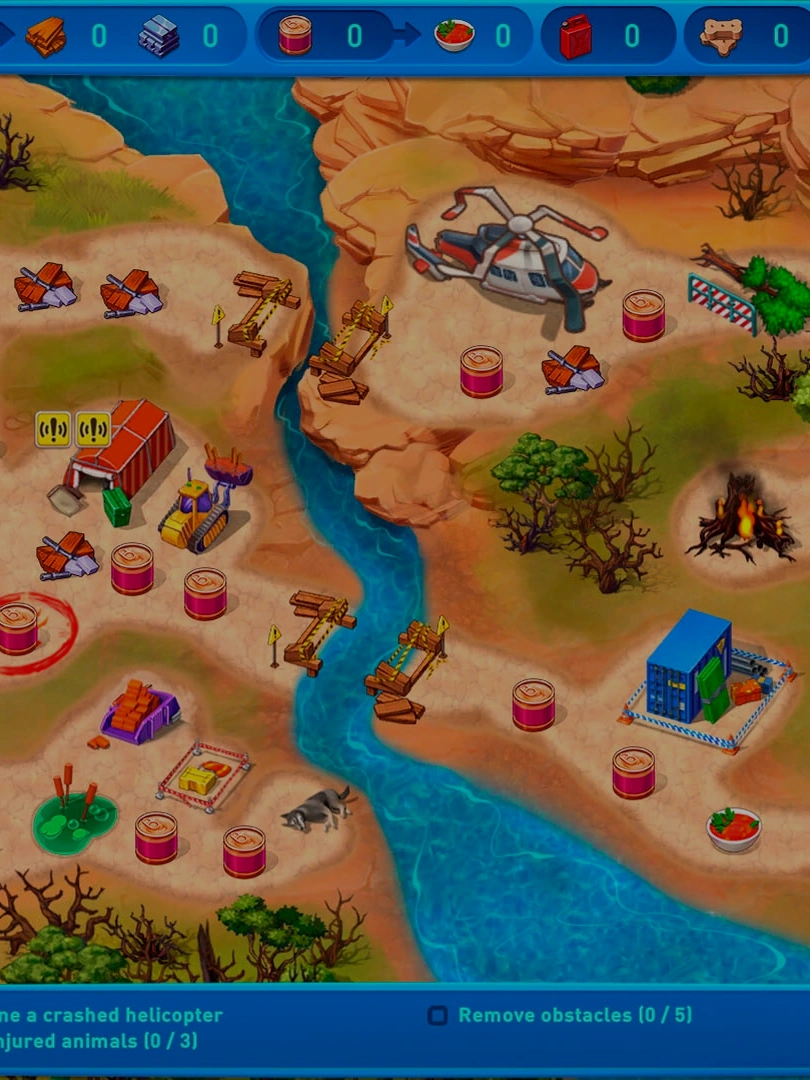Select the dog bone treat icon

point(721,37)
